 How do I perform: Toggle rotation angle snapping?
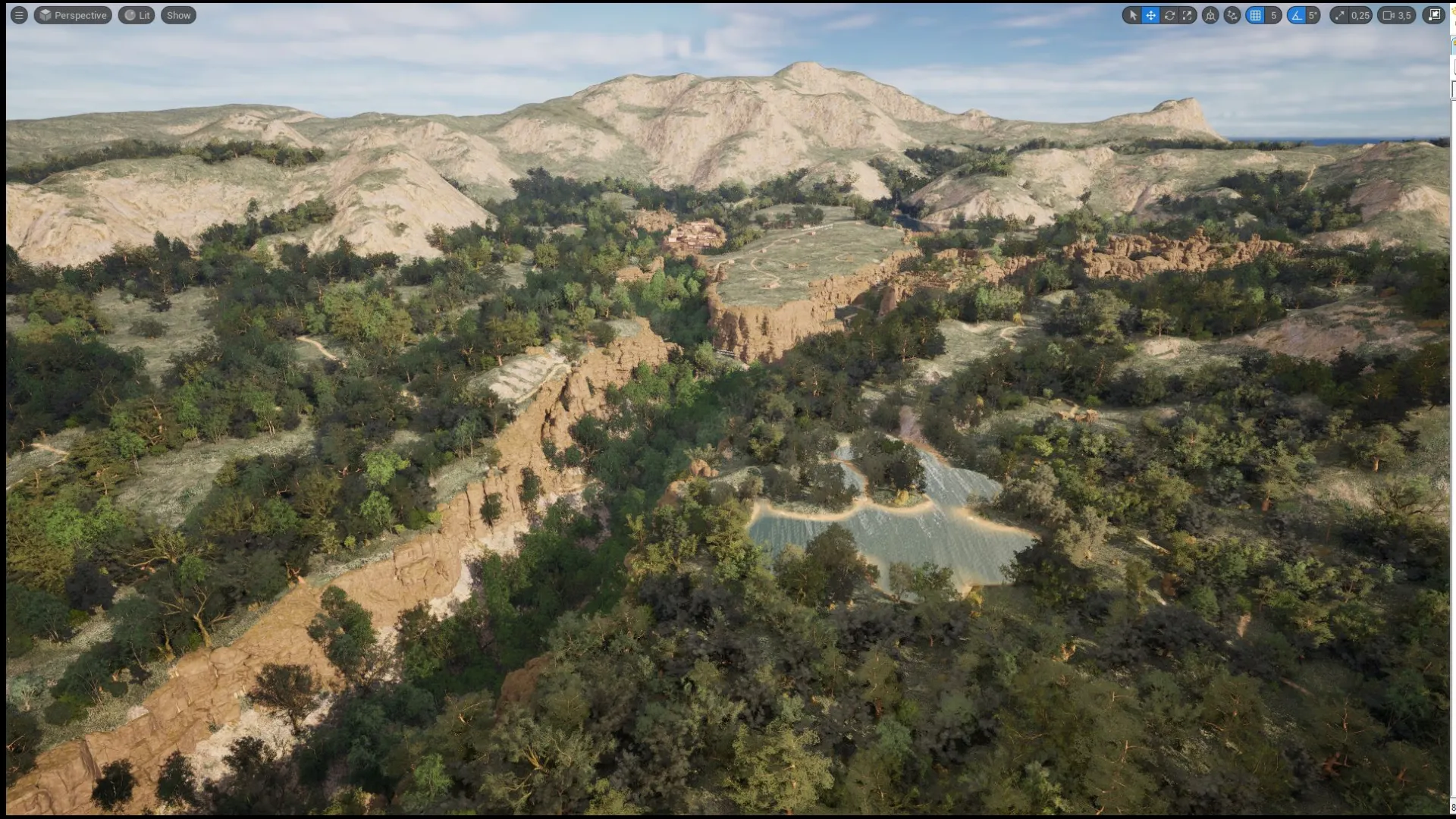(1298, 15)
